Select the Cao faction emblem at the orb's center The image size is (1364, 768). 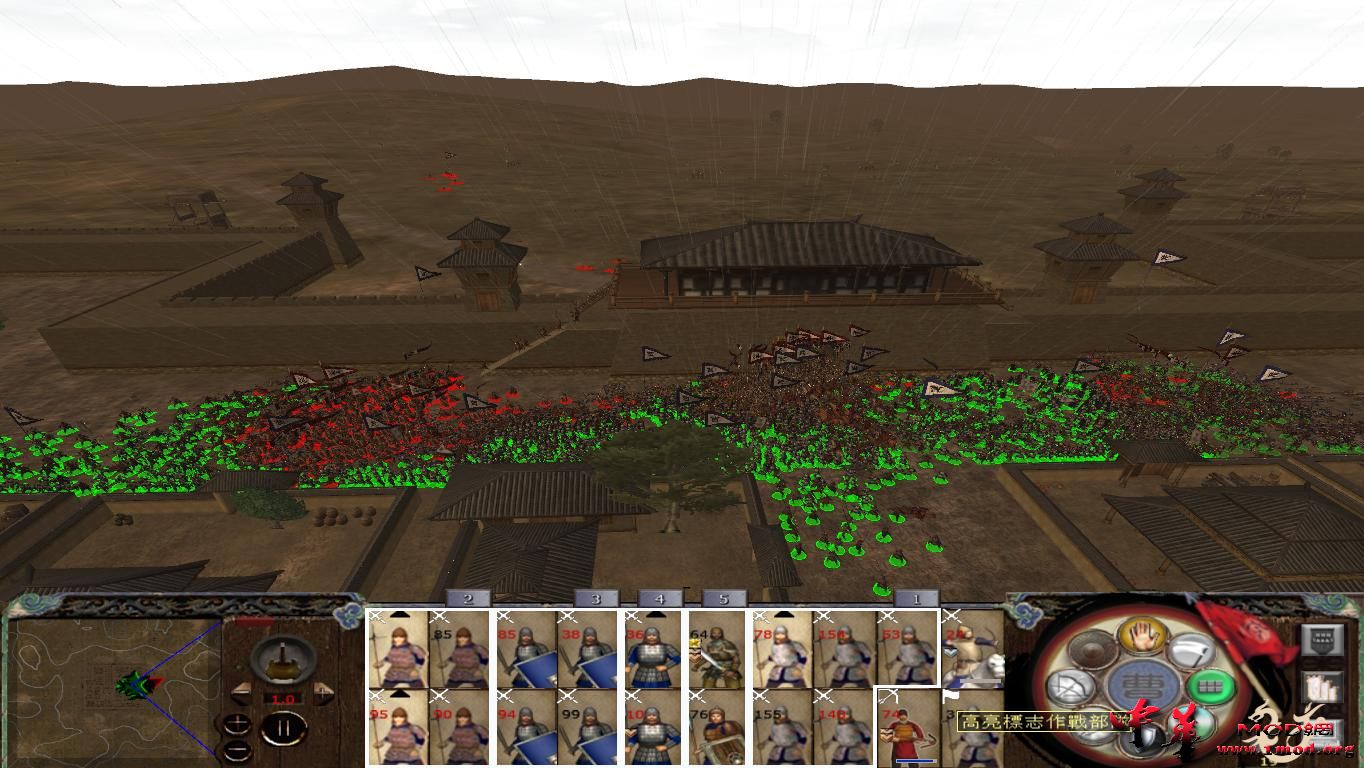[1141, 682]
